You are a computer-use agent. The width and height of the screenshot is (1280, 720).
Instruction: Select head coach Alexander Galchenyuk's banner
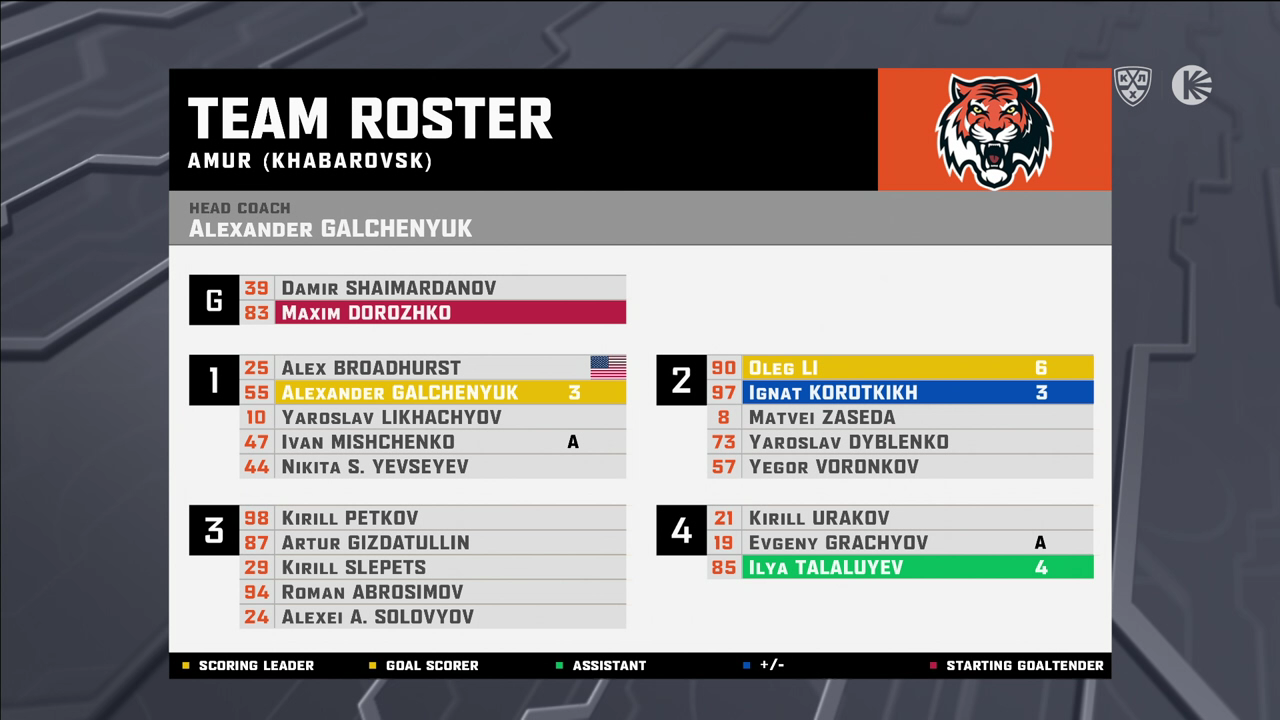coord(640,219)
